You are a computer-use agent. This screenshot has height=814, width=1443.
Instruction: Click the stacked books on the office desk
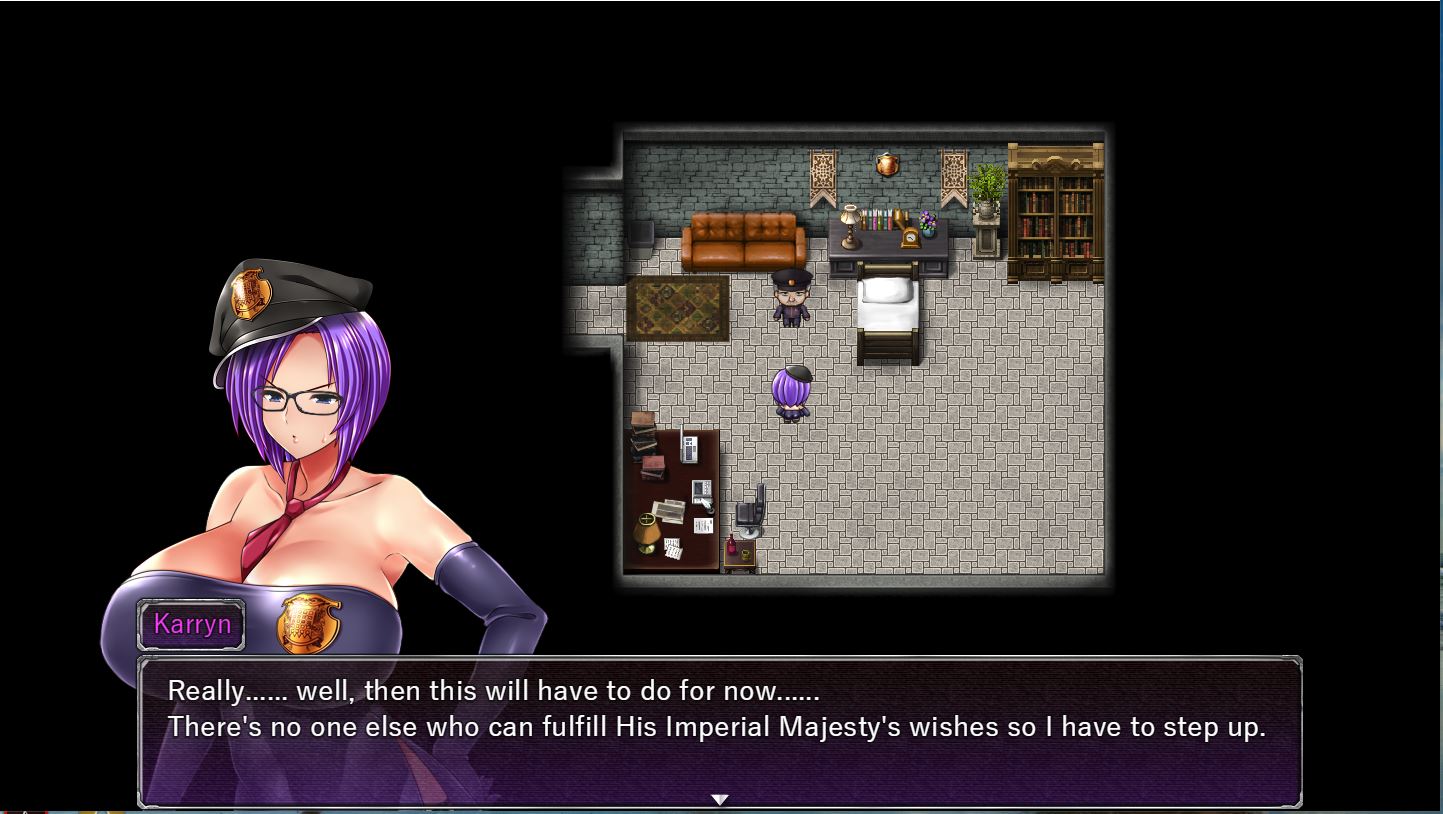pyautogui.click(x=642, y=437)
